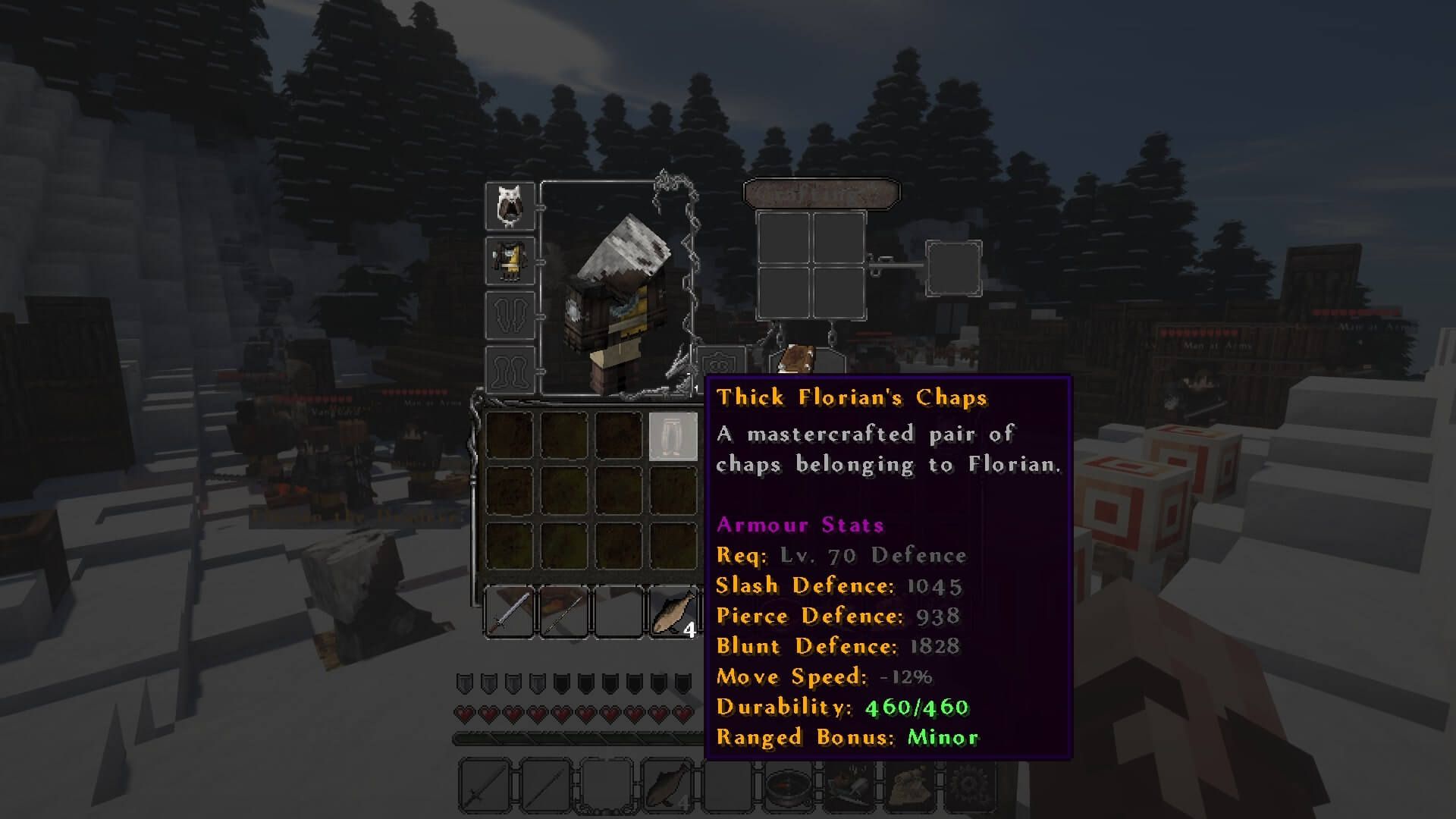The height and width of the screenshot is (819, 1456).
Task: Click the equipped white hood helmet slot
Action: click(x=510, y=206)
